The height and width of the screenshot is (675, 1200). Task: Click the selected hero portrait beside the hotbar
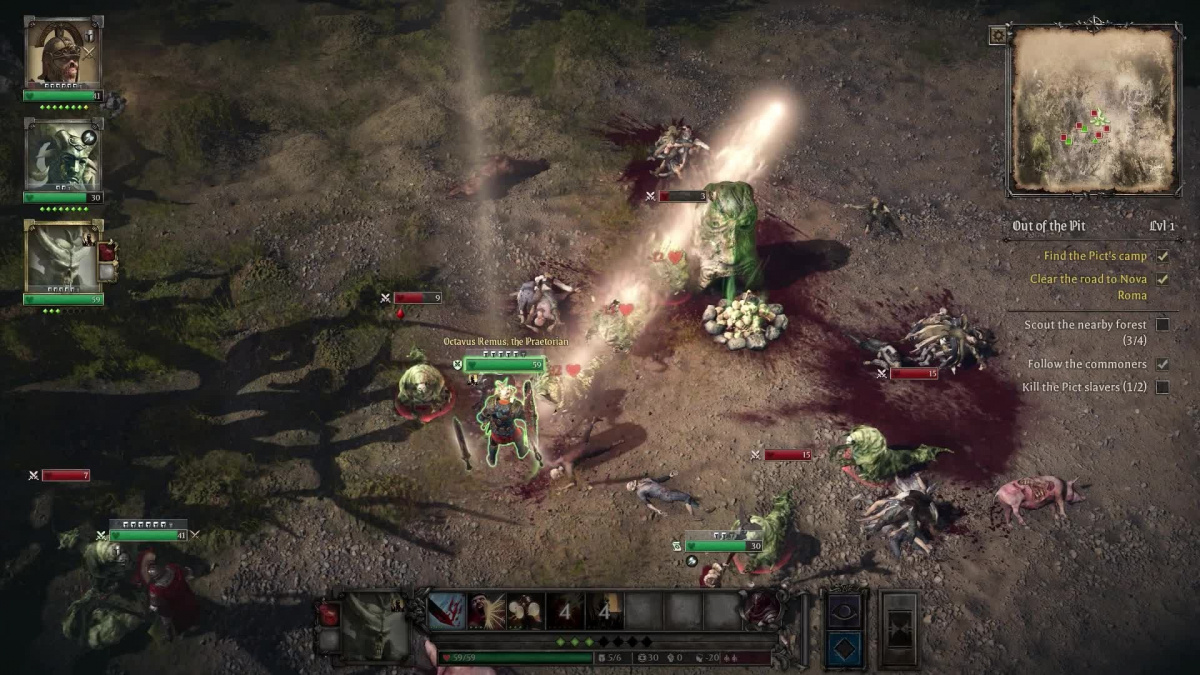[375, 624]
